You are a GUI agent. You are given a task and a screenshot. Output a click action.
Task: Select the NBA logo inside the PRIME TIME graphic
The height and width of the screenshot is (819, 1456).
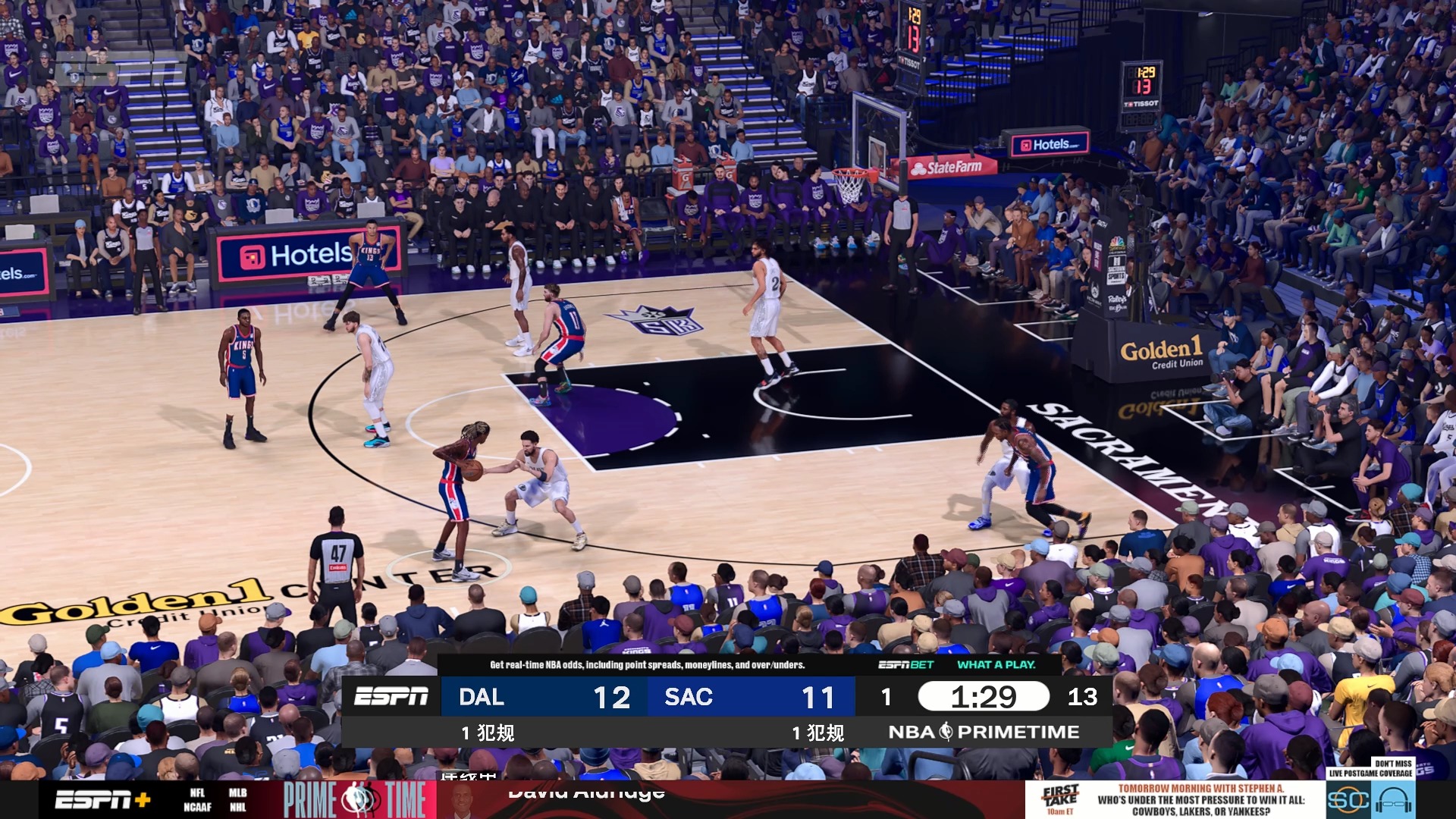[356, 798]
